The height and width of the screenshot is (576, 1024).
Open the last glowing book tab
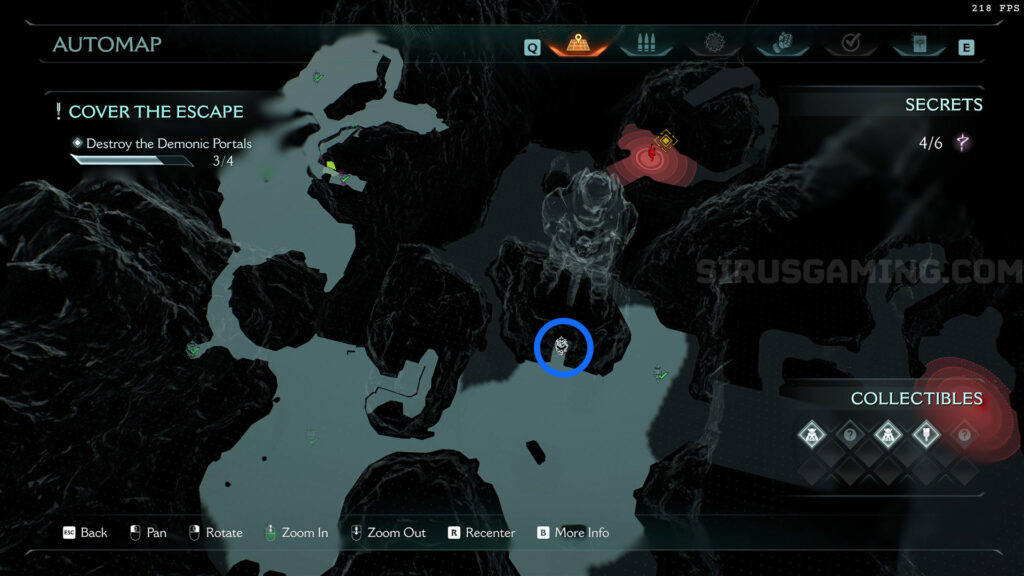click(x=919, y=45)
